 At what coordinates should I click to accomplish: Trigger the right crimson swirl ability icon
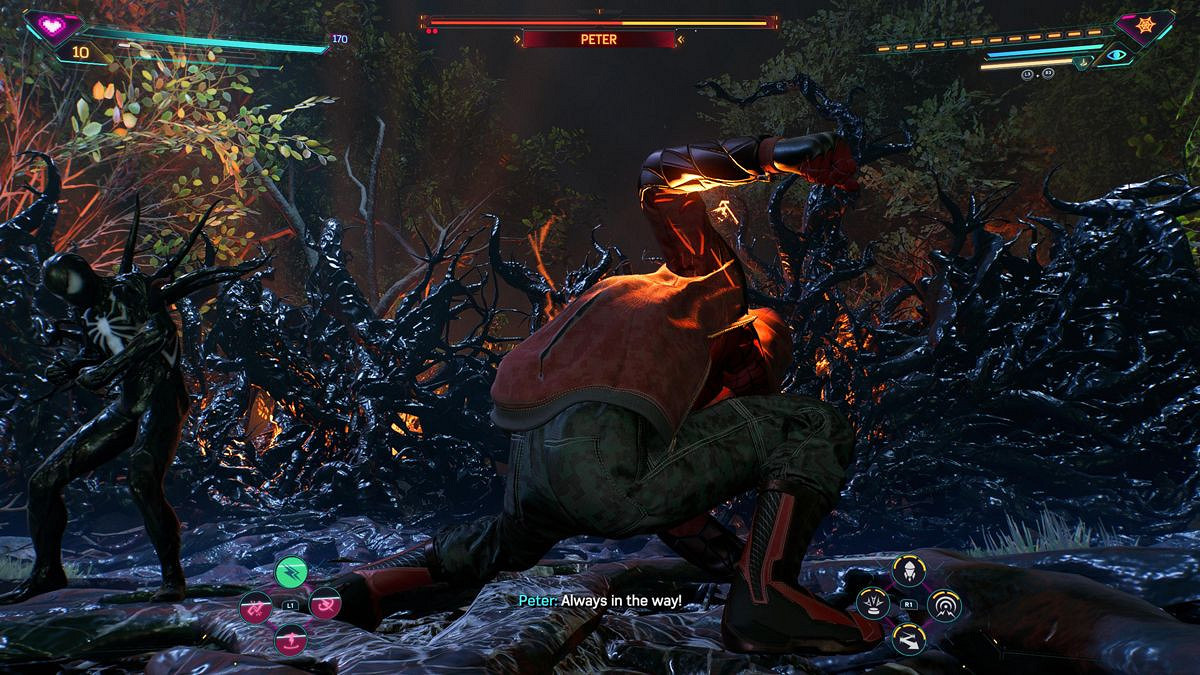[326, 604]
